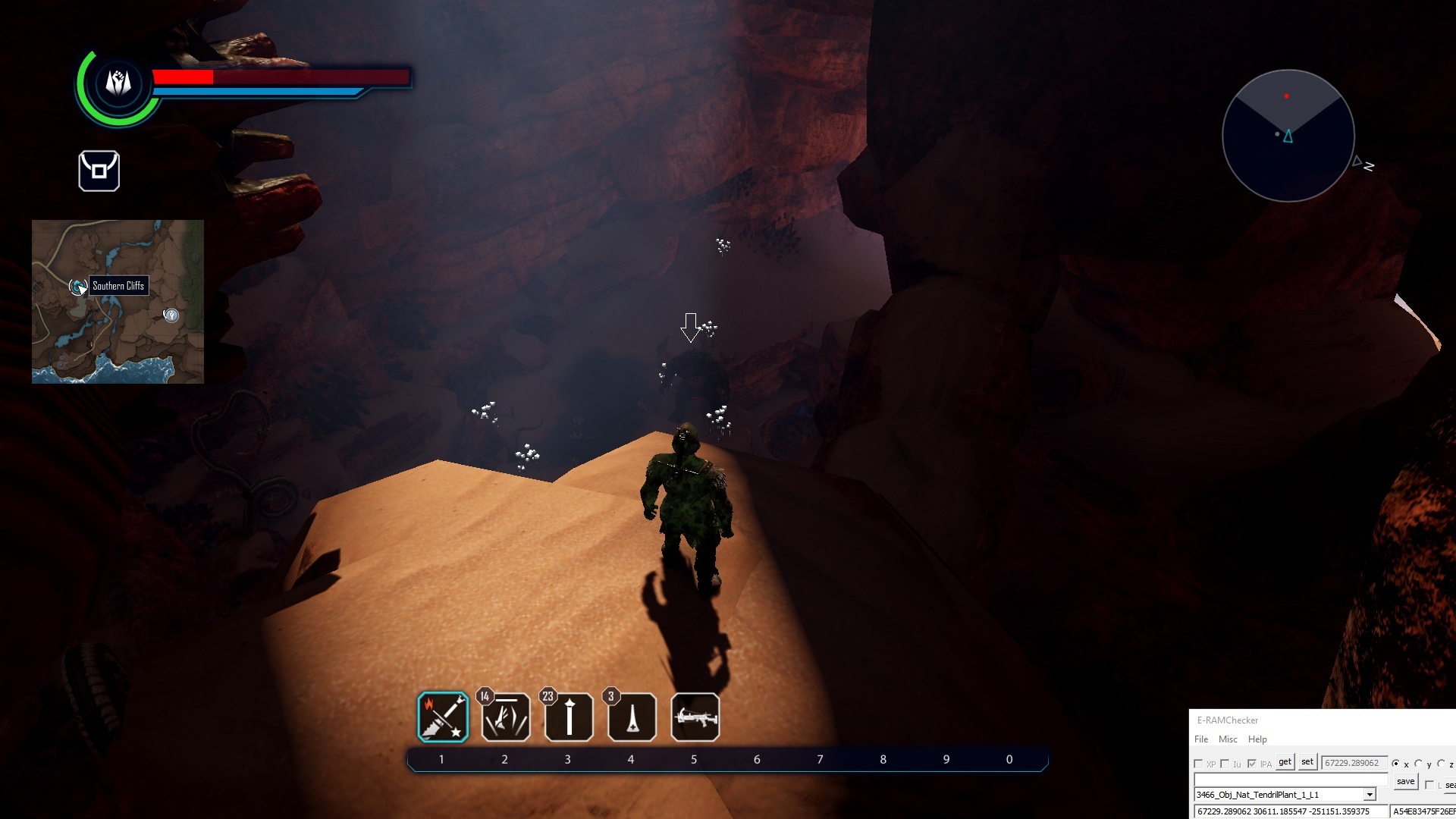The width and height of the screenshot is (1456, 819).
Task: Click the clenched fist emblem by the health bar
Action: [118, 82]
